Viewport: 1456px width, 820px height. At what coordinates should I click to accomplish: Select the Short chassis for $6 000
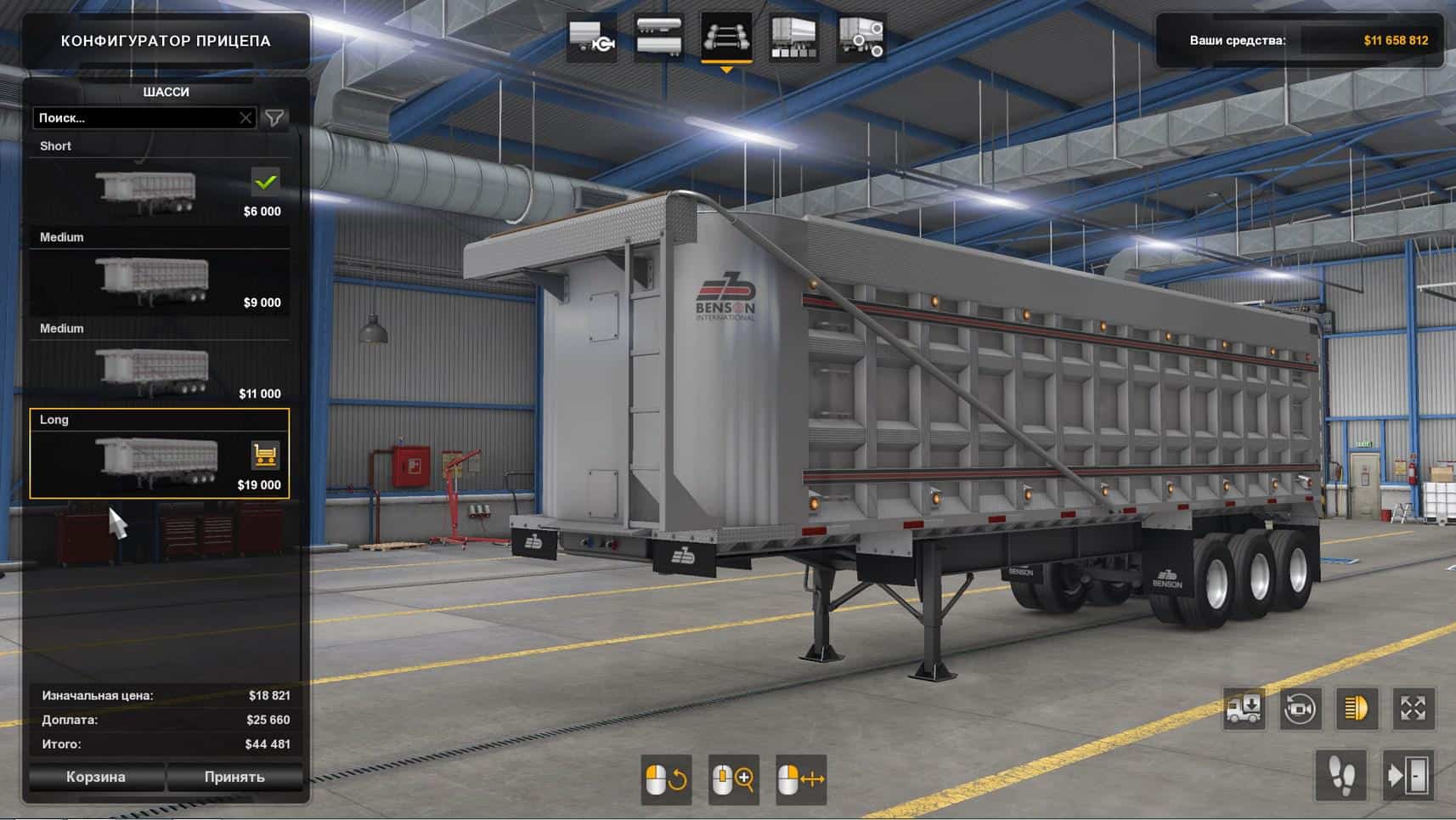click(x=159, y=192)
